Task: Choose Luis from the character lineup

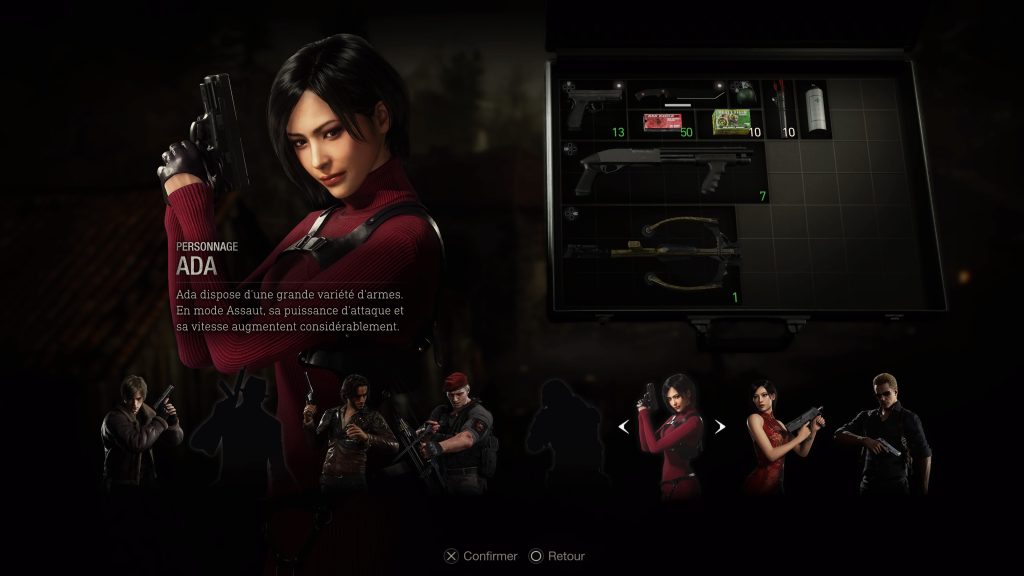Action: tap(343, 432)
